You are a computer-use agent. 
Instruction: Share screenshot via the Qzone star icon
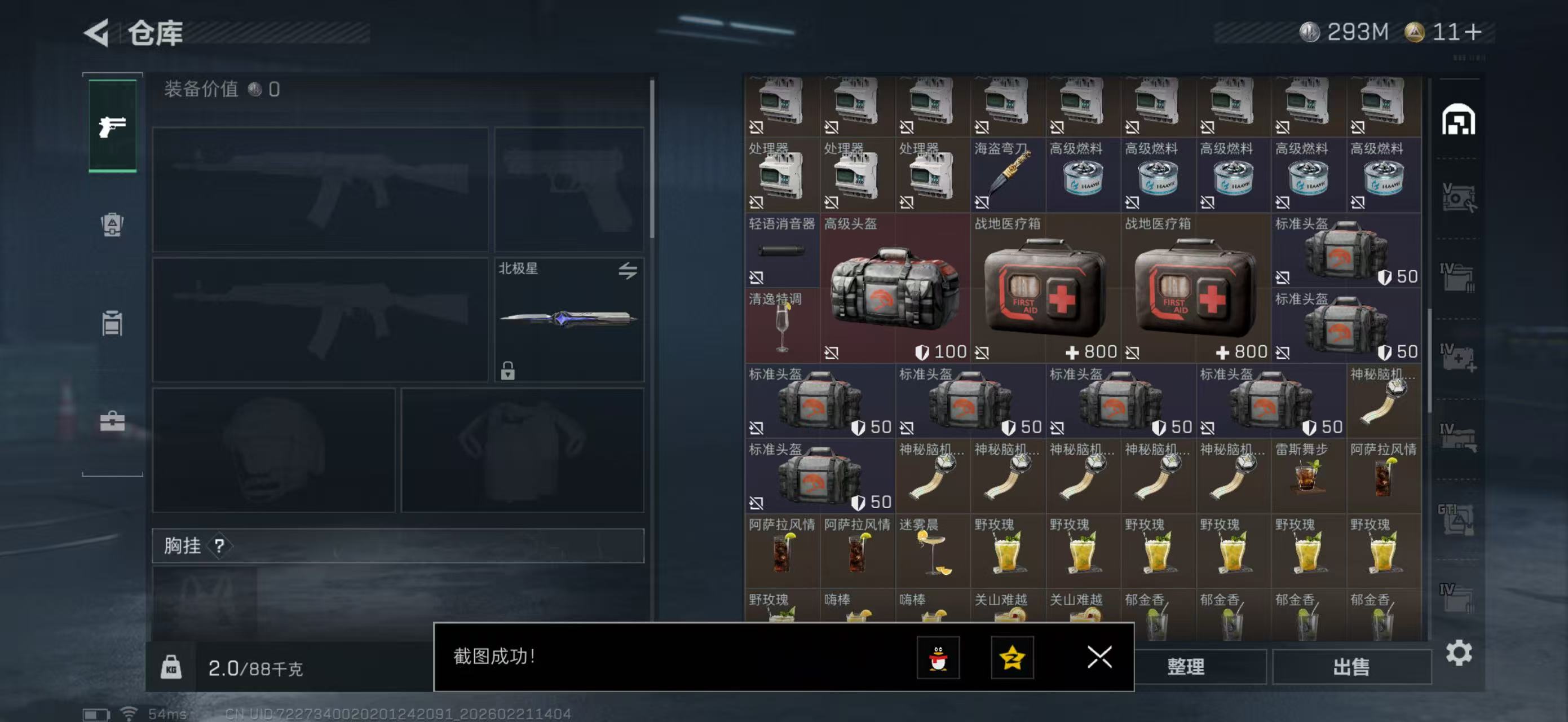[x=1012, y=658]
